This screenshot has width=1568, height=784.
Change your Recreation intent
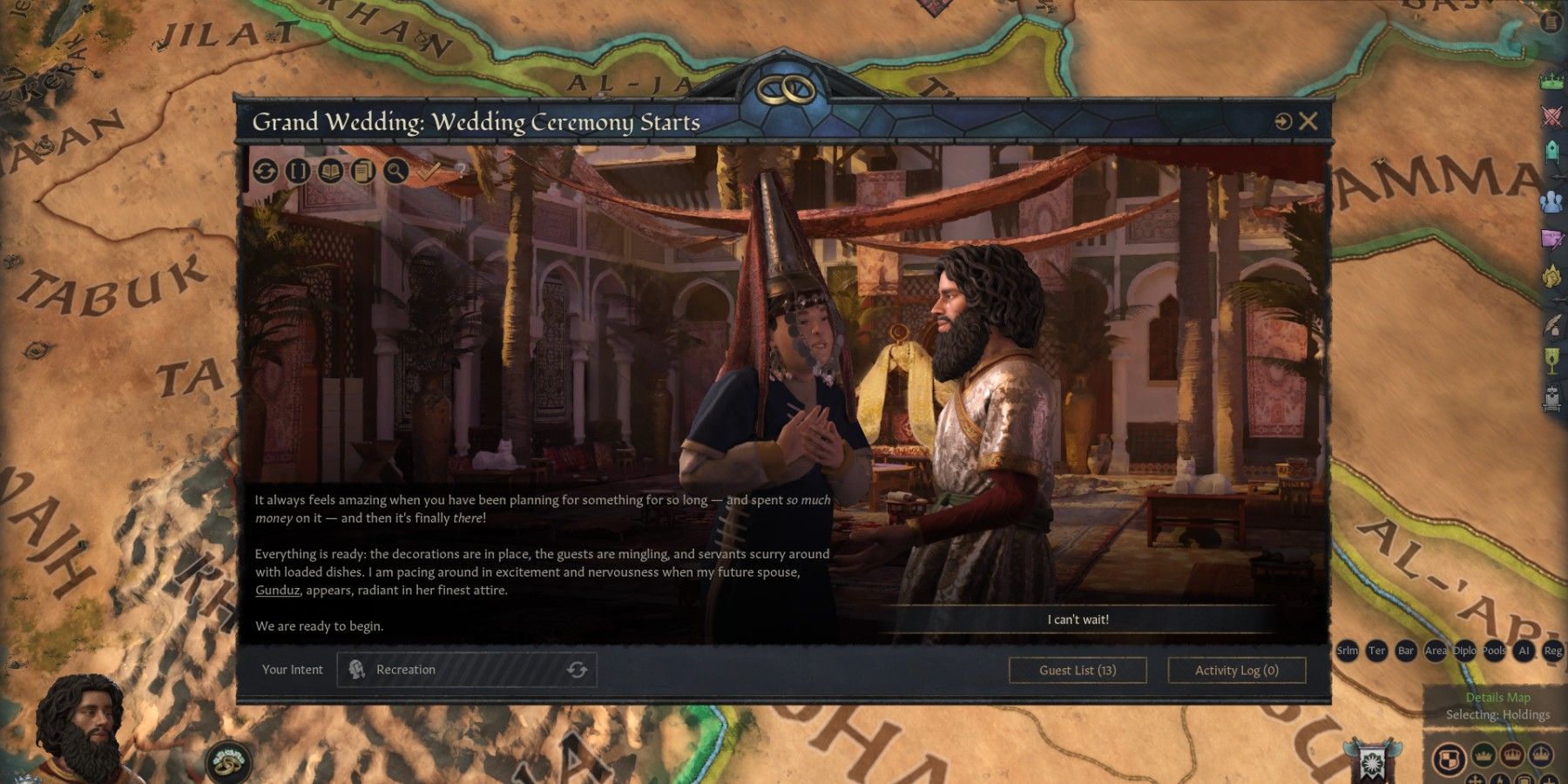click(576, 670)
